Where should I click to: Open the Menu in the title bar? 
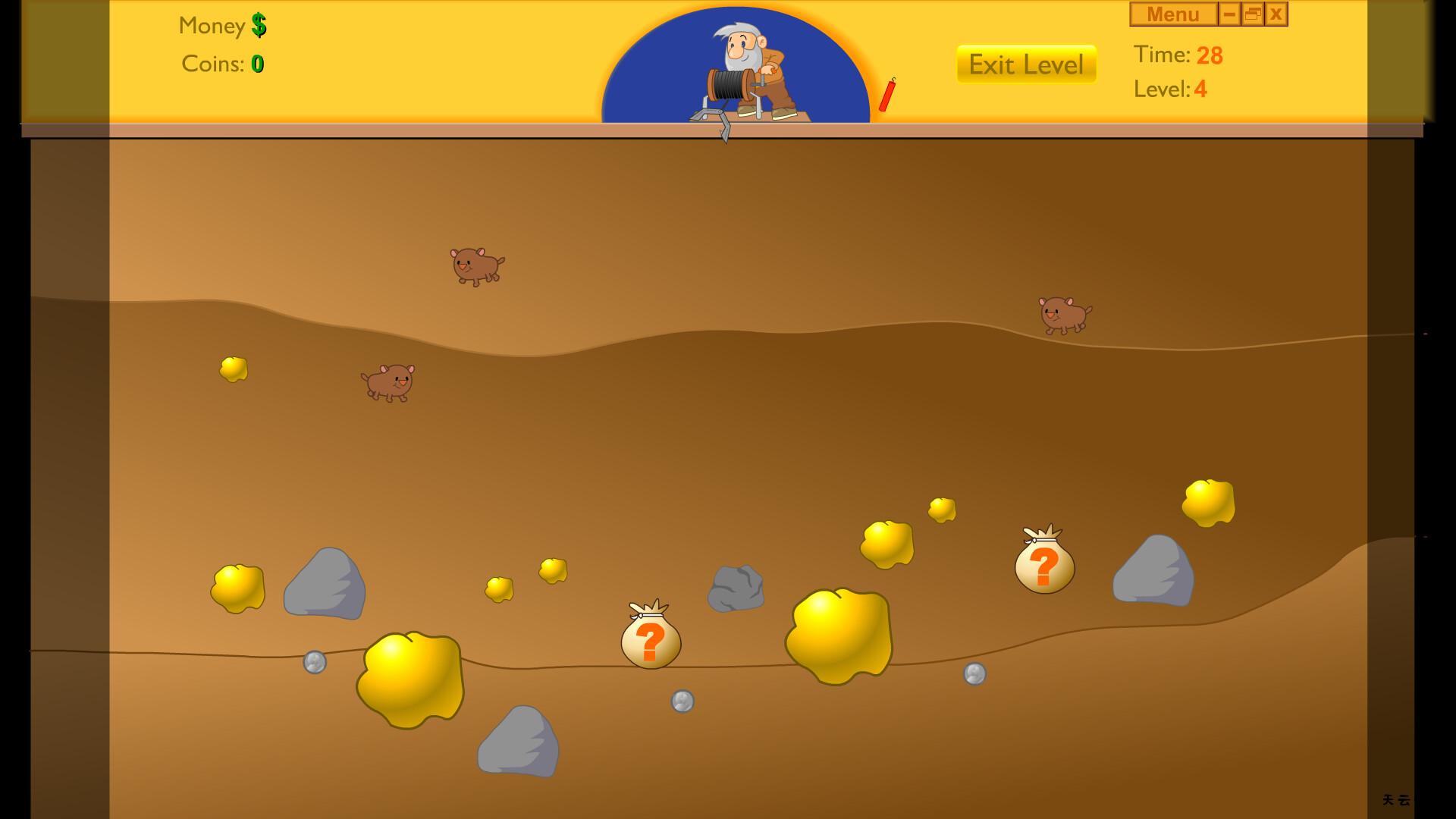coord(1172,14)
